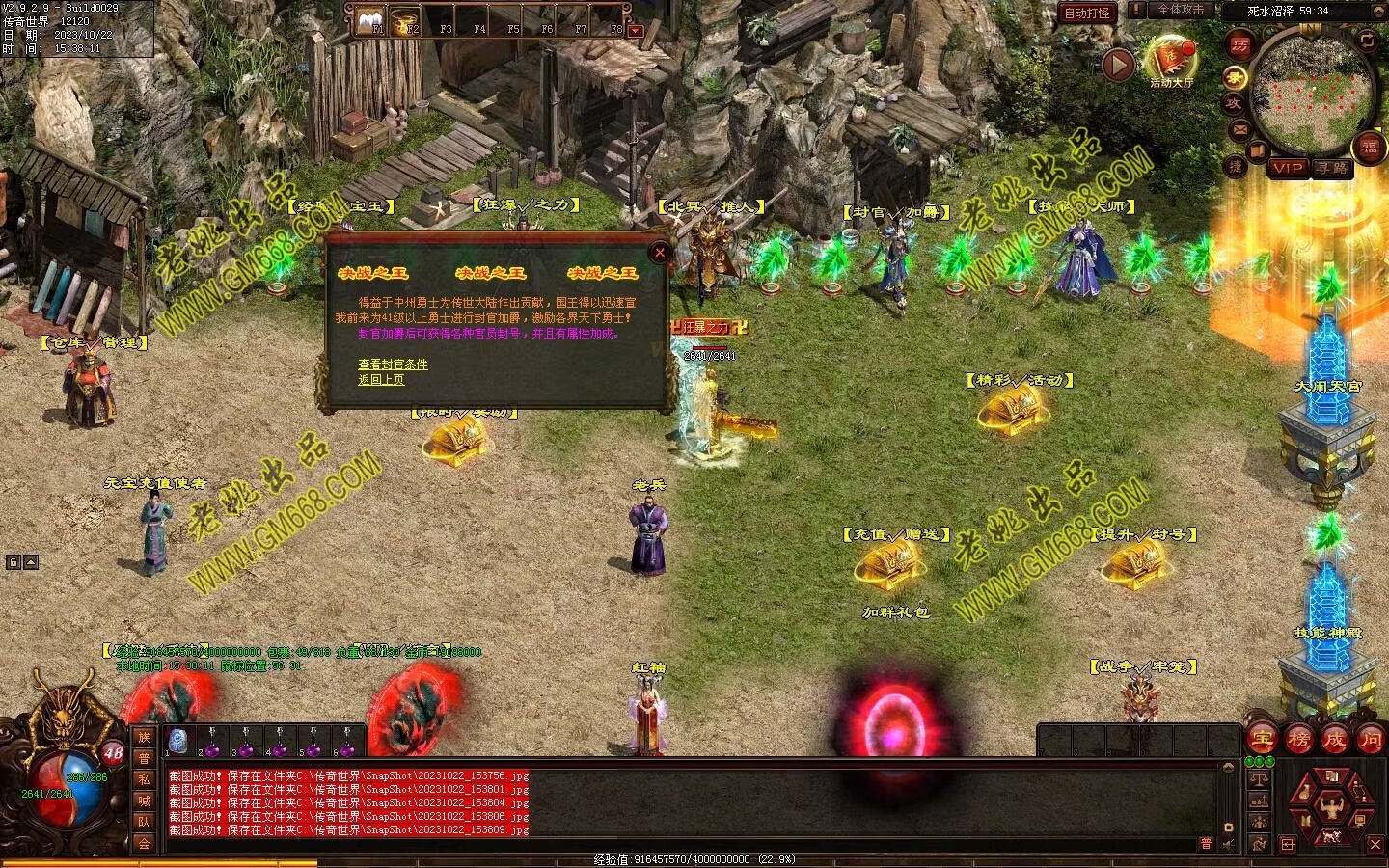Image resolution: width=1389 pixels, height=868 pixels.
Task: Open the 查看封官条件 dialog link
Action: pos(393,365)
